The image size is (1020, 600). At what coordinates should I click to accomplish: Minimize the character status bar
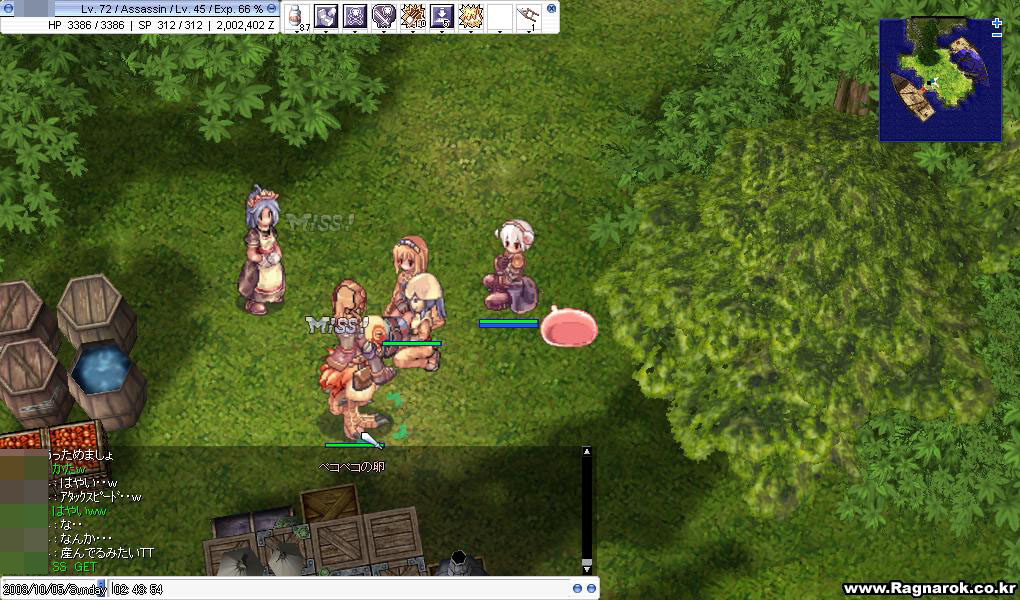(x=272, y=8)
